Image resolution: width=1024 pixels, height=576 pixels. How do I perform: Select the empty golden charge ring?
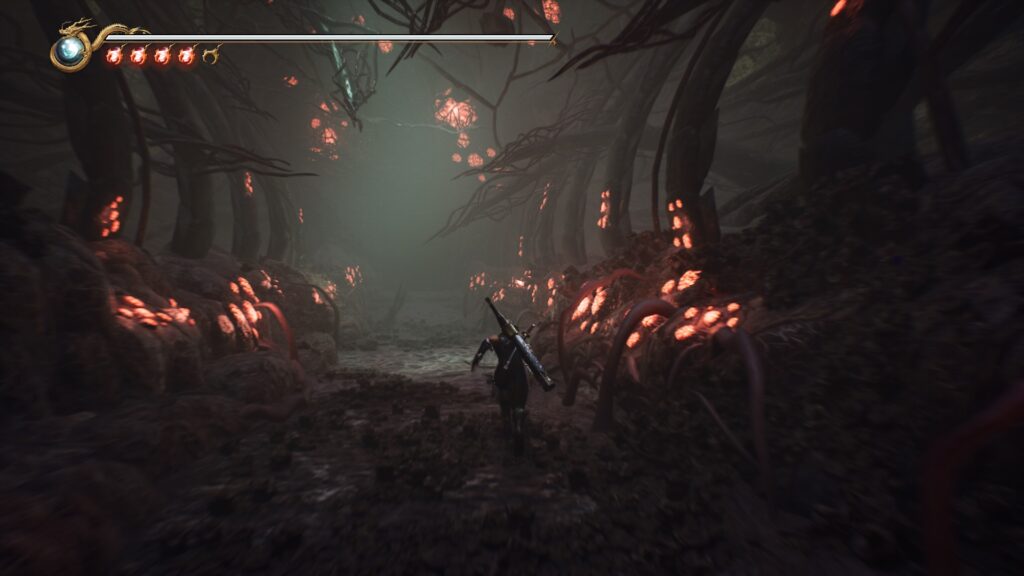click(x=210, y=56)
